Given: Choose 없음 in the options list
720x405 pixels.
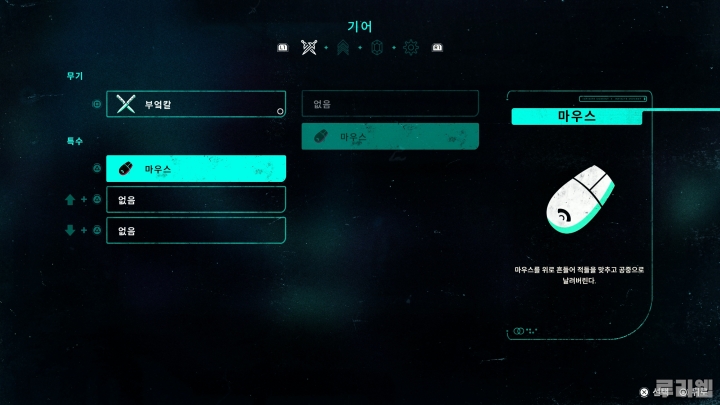Looking at the screenshot, I should pyautogui.click(x=390, y=104).
